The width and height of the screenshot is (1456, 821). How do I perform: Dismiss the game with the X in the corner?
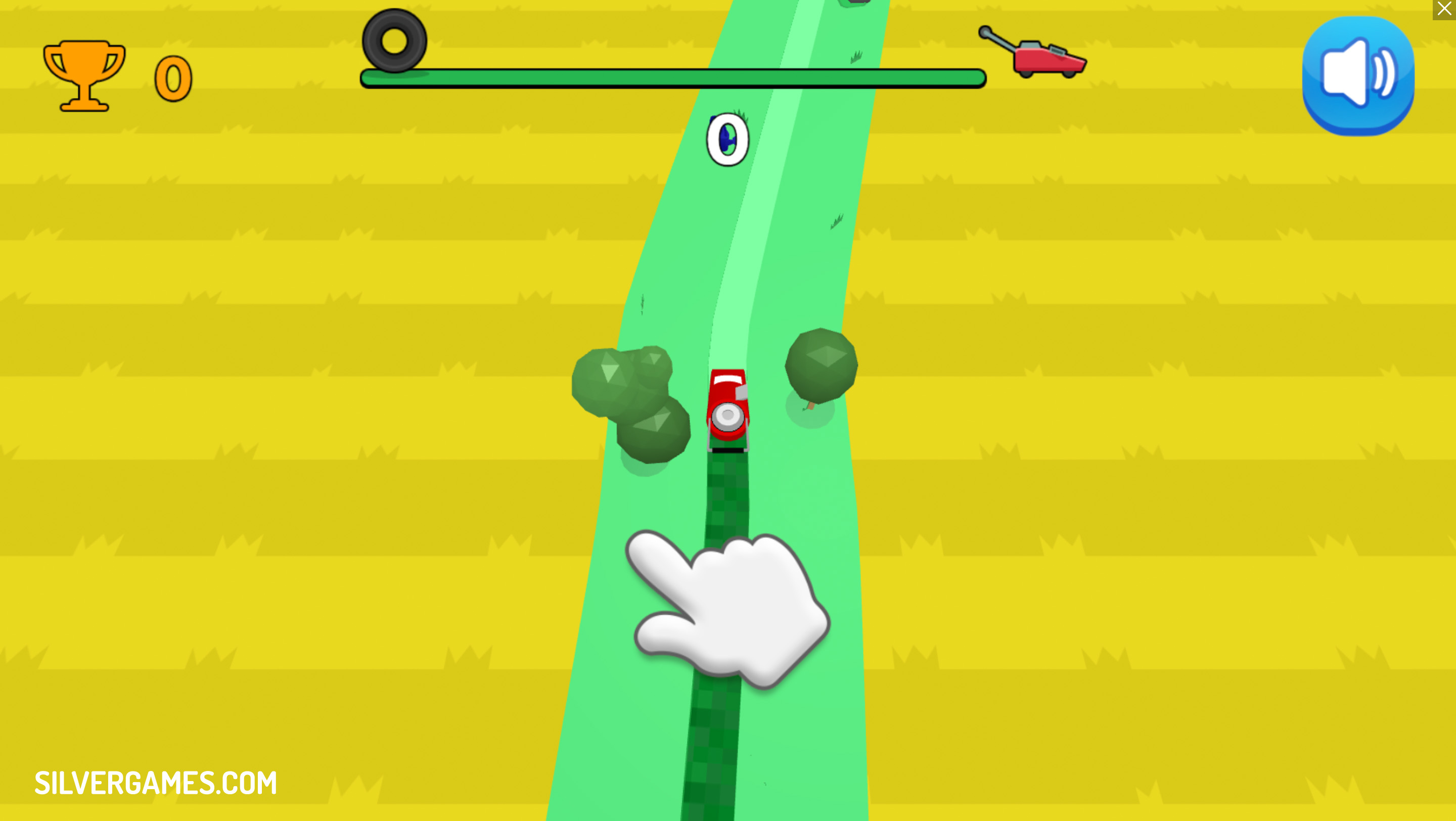click(1445, 9)
